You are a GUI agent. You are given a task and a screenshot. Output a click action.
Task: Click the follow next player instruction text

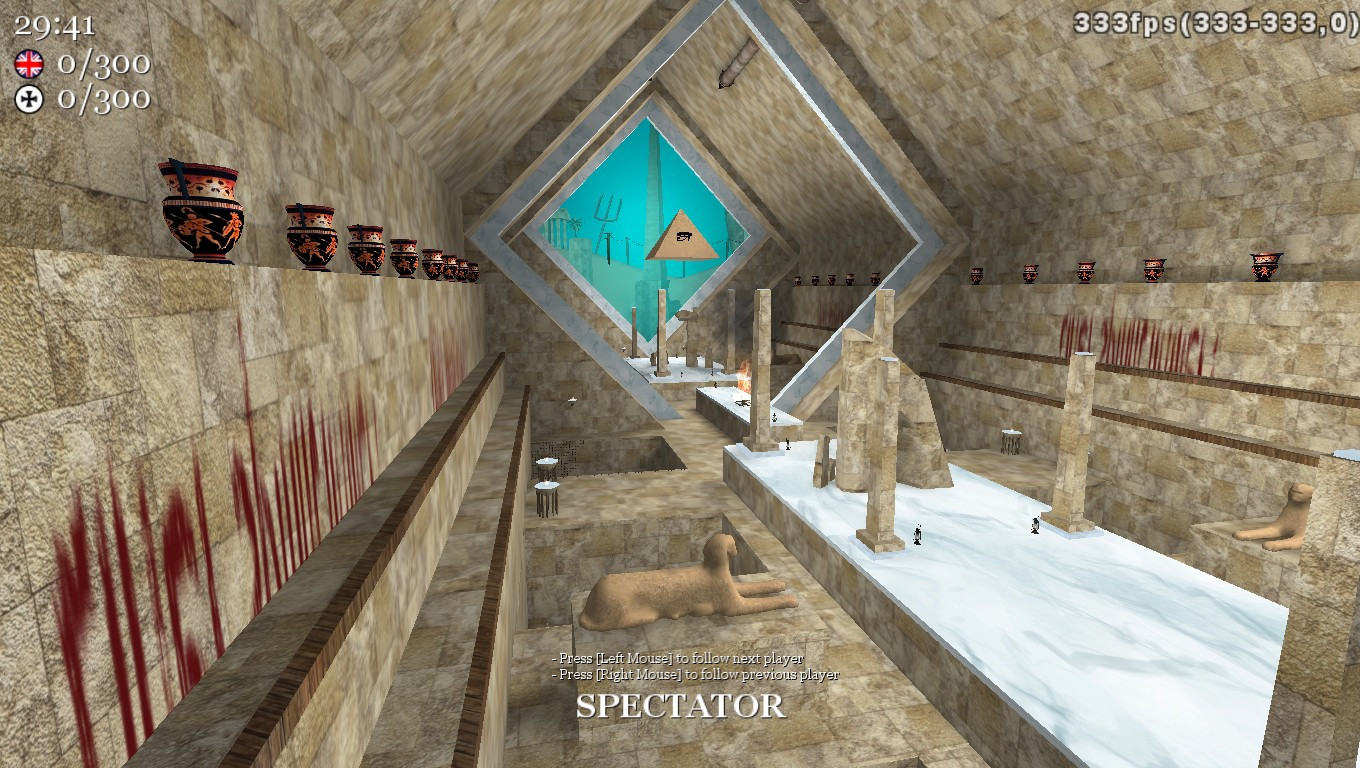point(675,661)
